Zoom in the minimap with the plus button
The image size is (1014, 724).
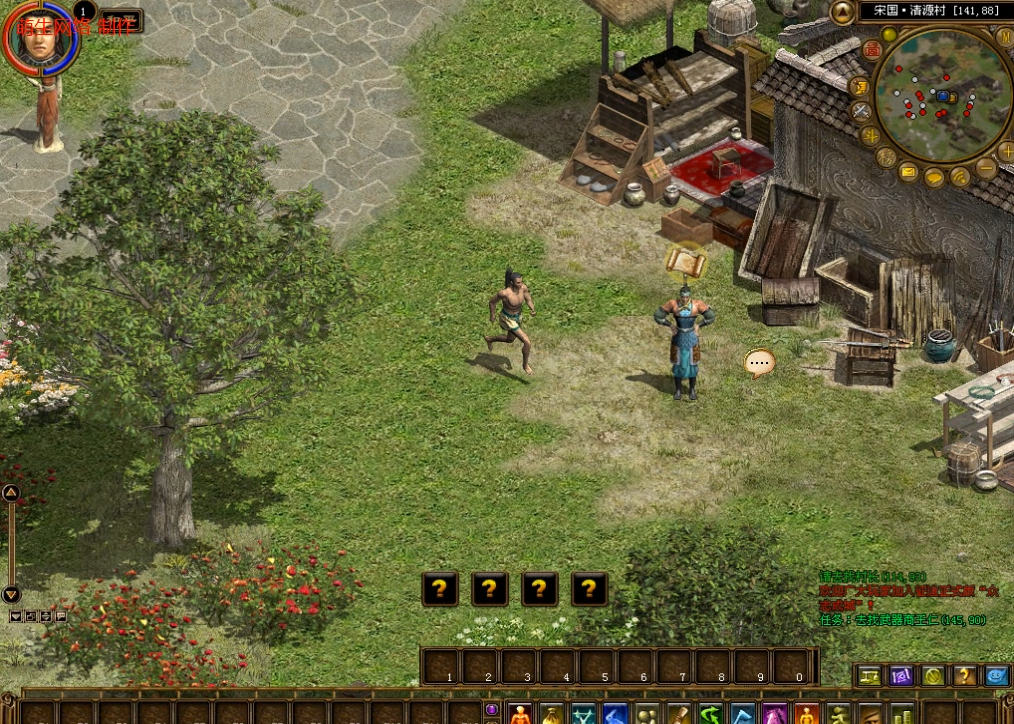click(x=1006, y=151)
